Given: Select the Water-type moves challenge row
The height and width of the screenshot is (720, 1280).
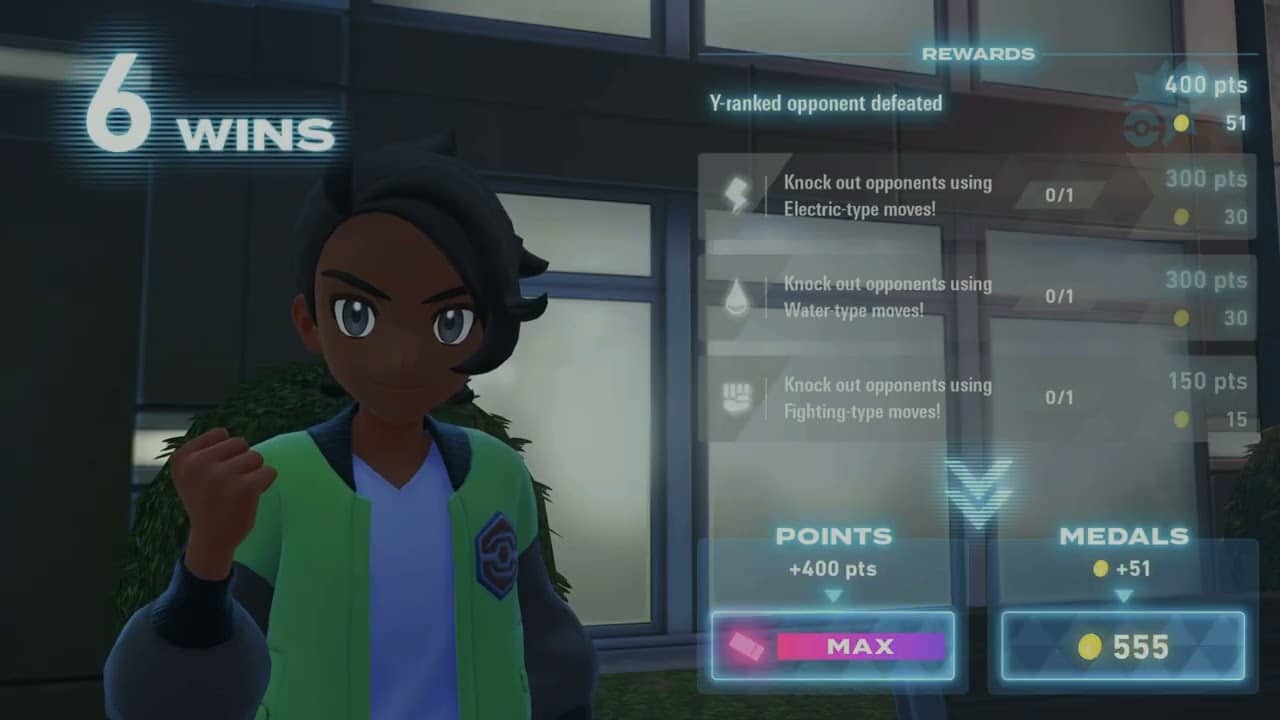Looking at the screenshot, I should tap(976, 297).
